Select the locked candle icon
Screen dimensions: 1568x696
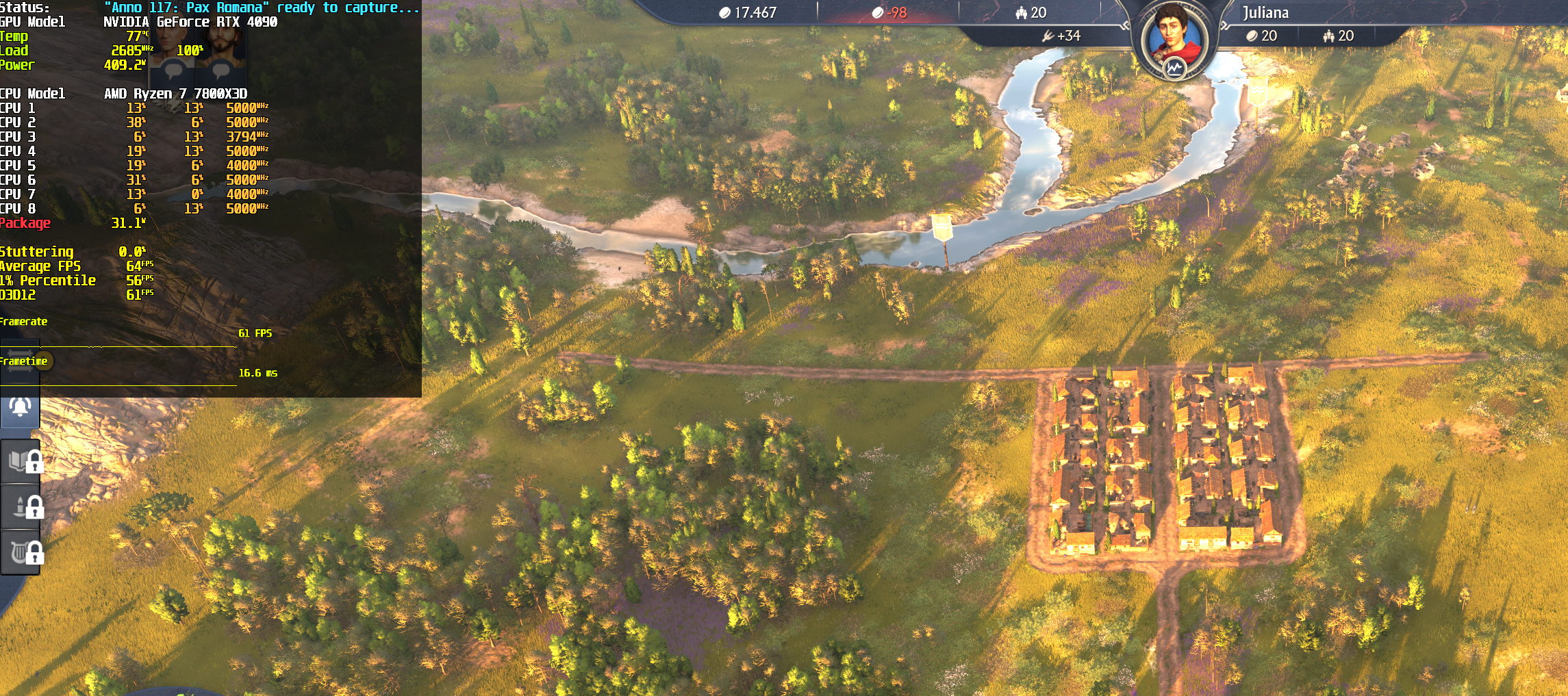(x=21, y=506)
